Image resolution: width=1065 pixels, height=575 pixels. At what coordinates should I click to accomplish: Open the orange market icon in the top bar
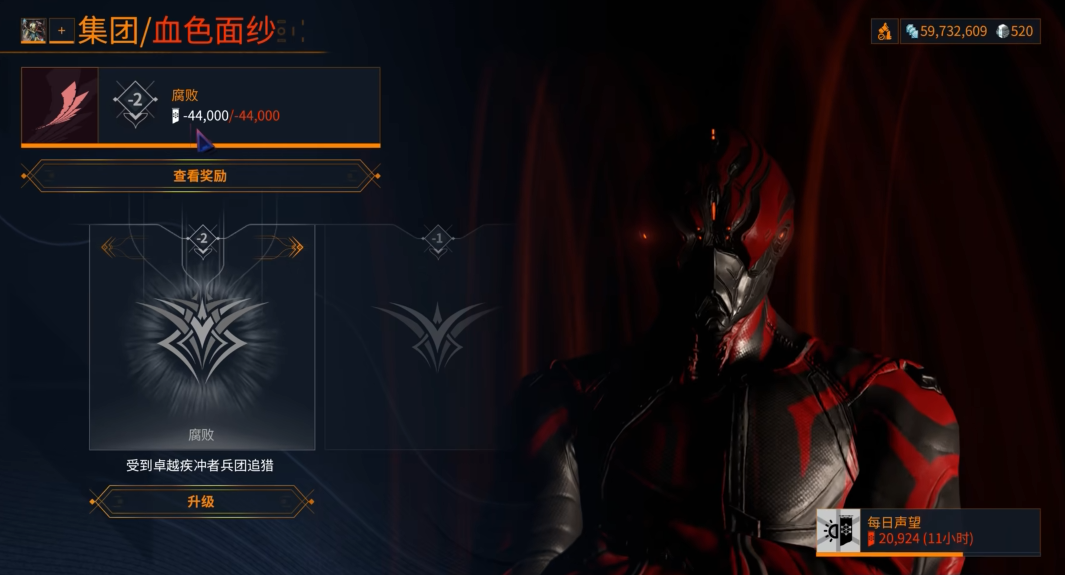point(885,31)
